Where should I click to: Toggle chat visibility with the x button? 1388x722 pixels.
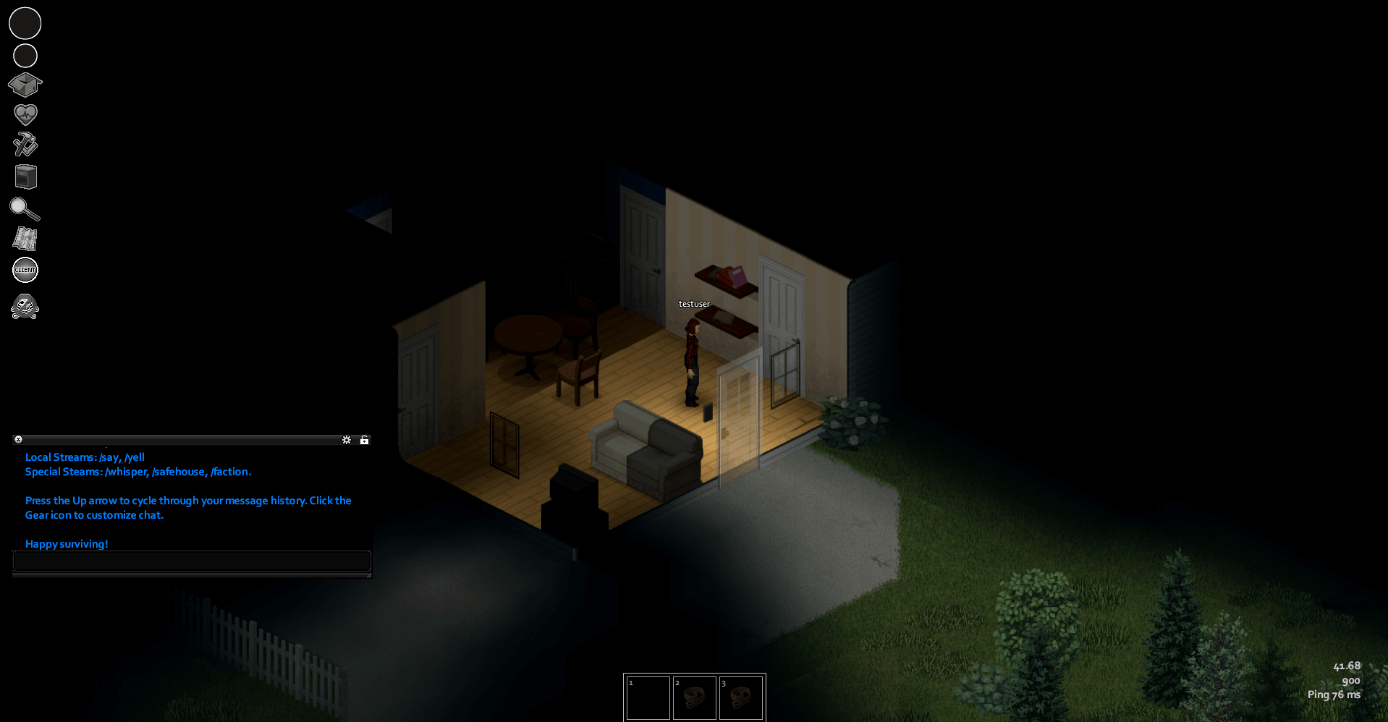tap(17, 439)
